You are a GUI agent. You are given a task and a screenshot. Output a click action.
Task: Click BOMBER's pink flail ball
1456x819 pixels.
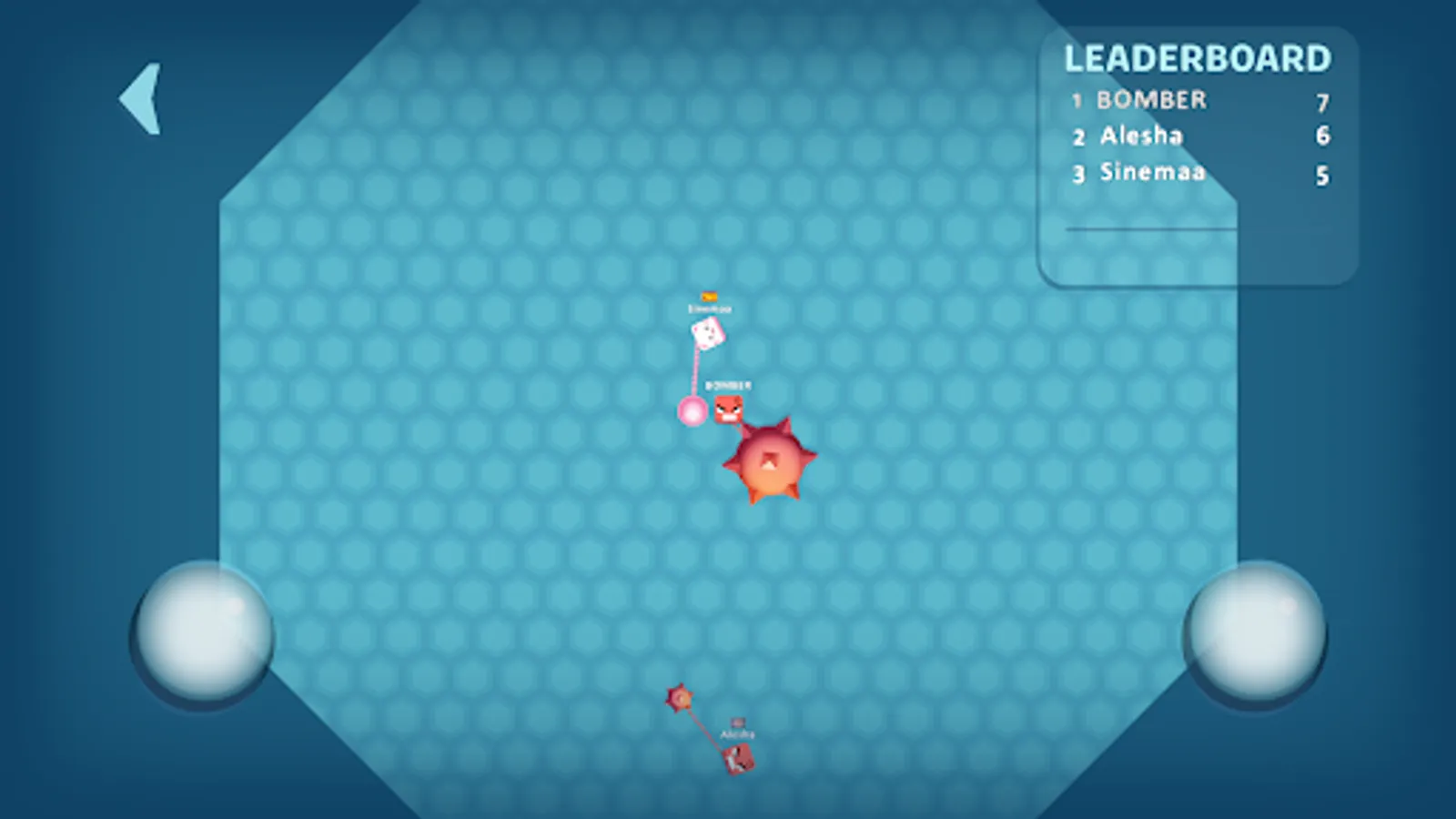click(693, 411)
